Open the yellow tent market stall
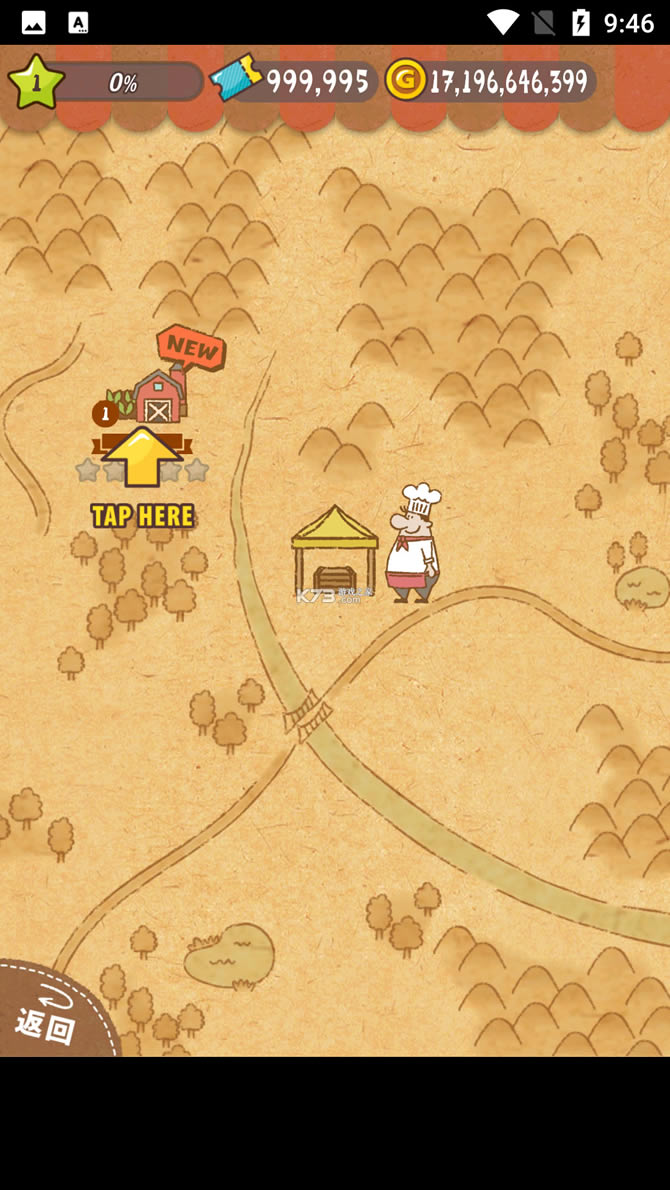 [334, 553]
